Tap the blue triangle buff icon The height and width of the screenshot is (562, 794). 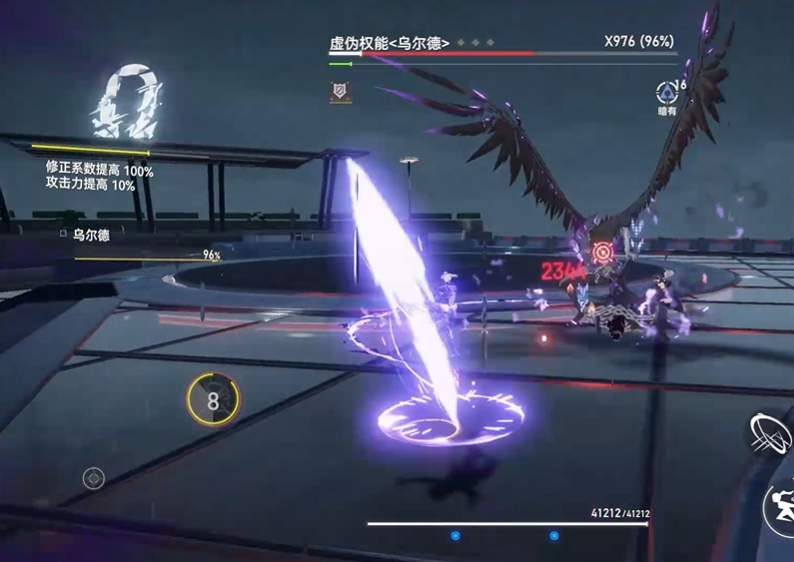(x=667, y=92)
